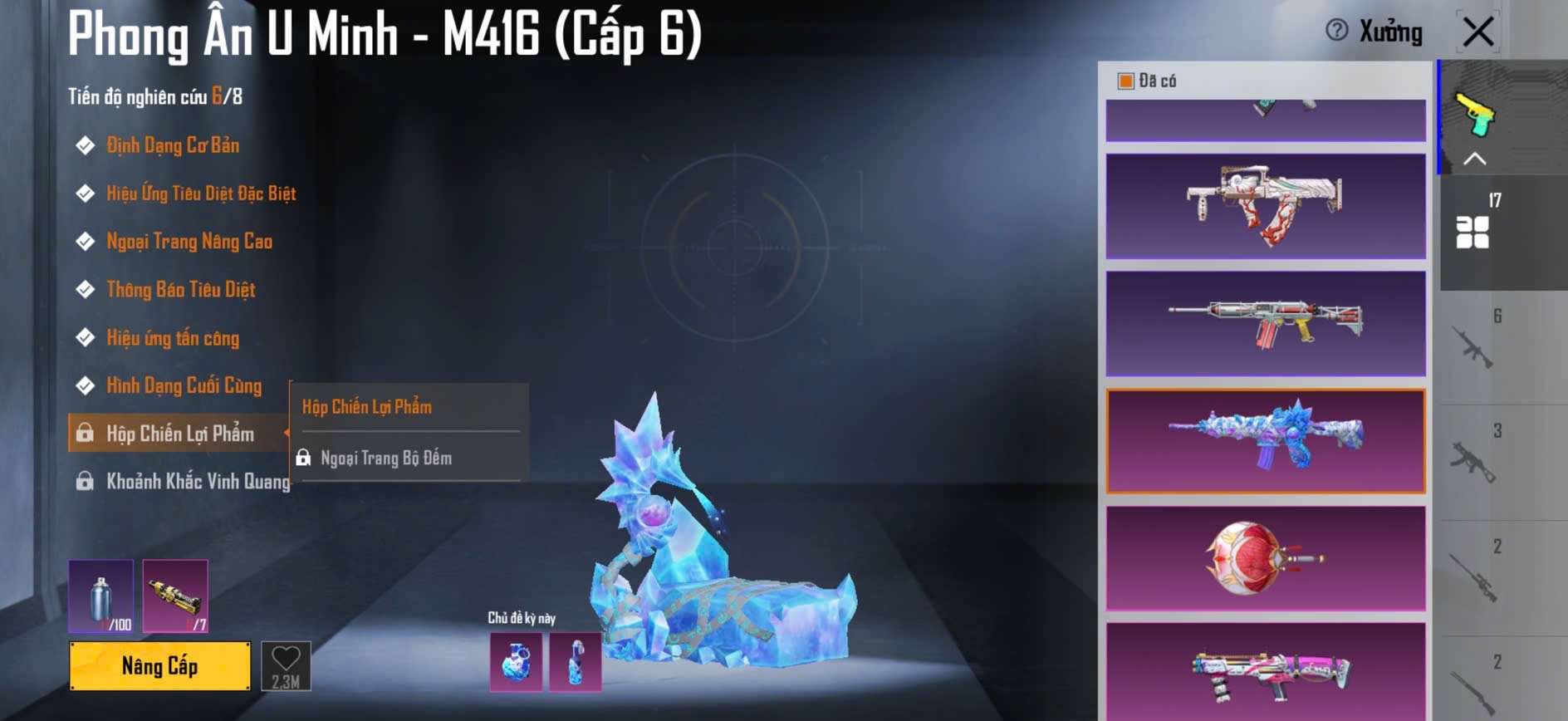This screenshot has width=1568, height=721.
Task: Choose Ngoại Trang Bộ Đếm locked option
Action: (385, 458)
